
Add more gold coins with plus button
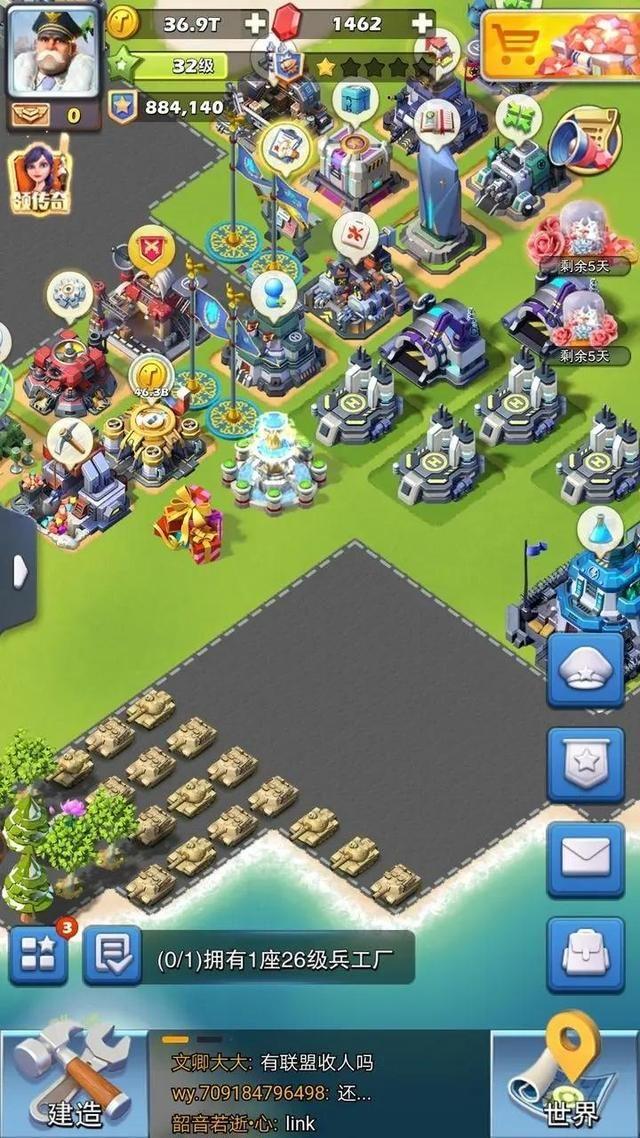256,23
